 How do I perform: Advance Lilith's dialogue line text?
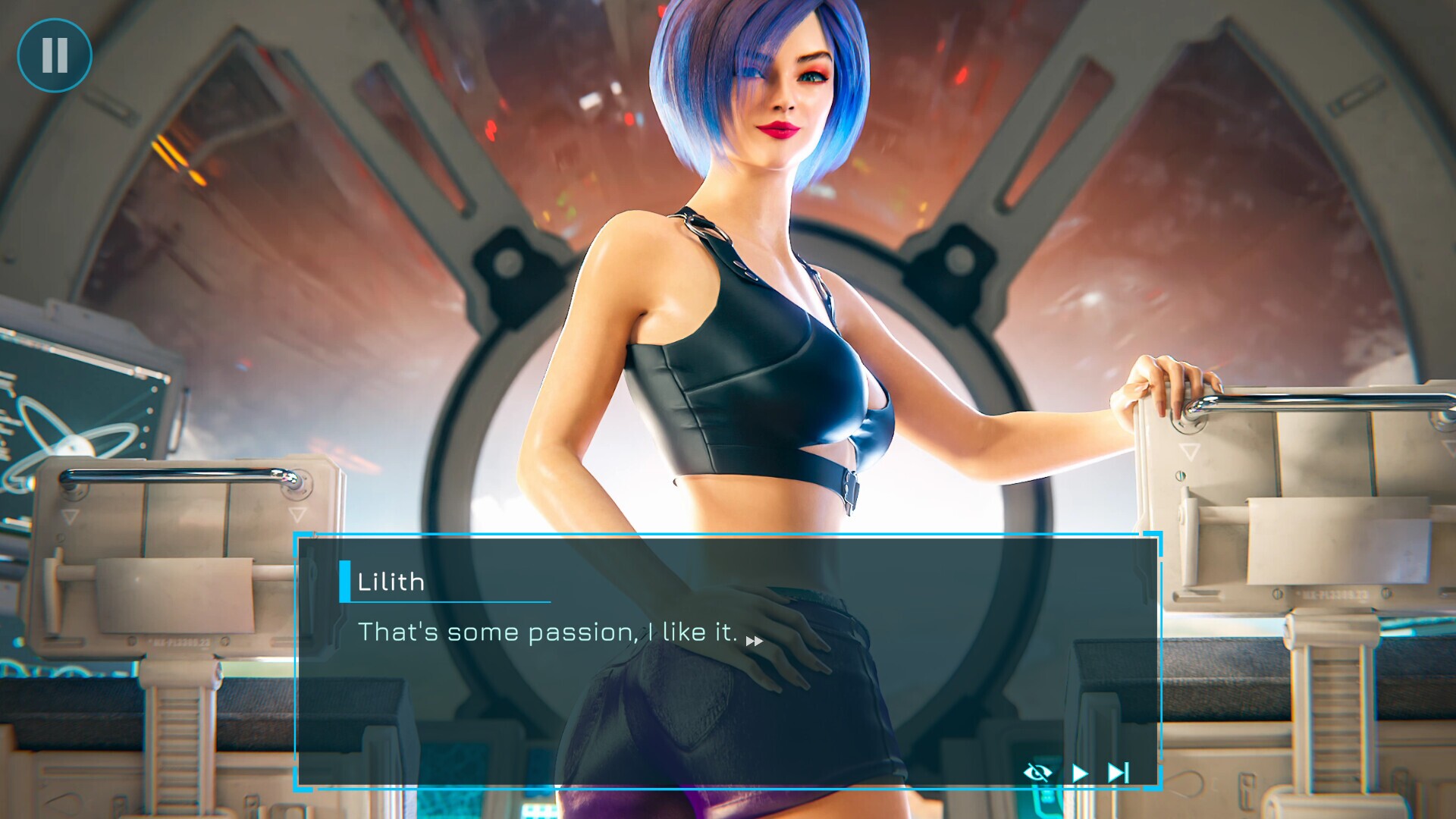pos(548,632)
